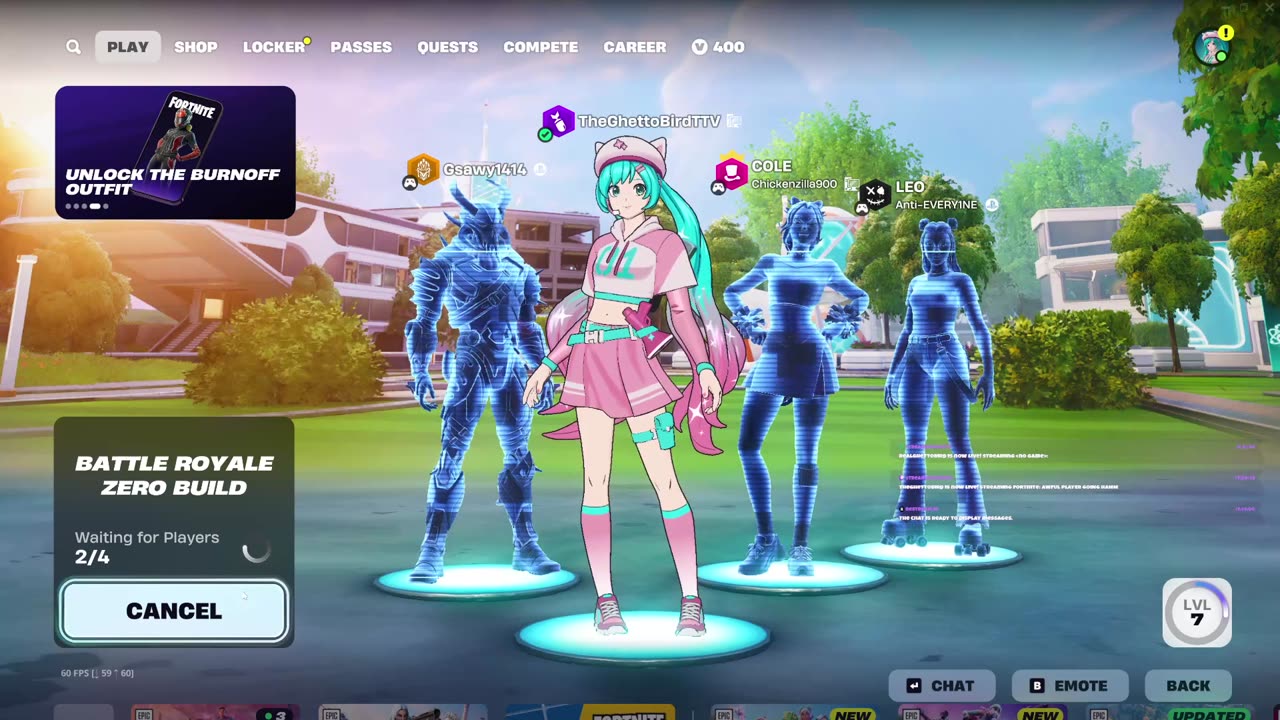Click the enter-key icon on the CHAT button

pos(912,686)
